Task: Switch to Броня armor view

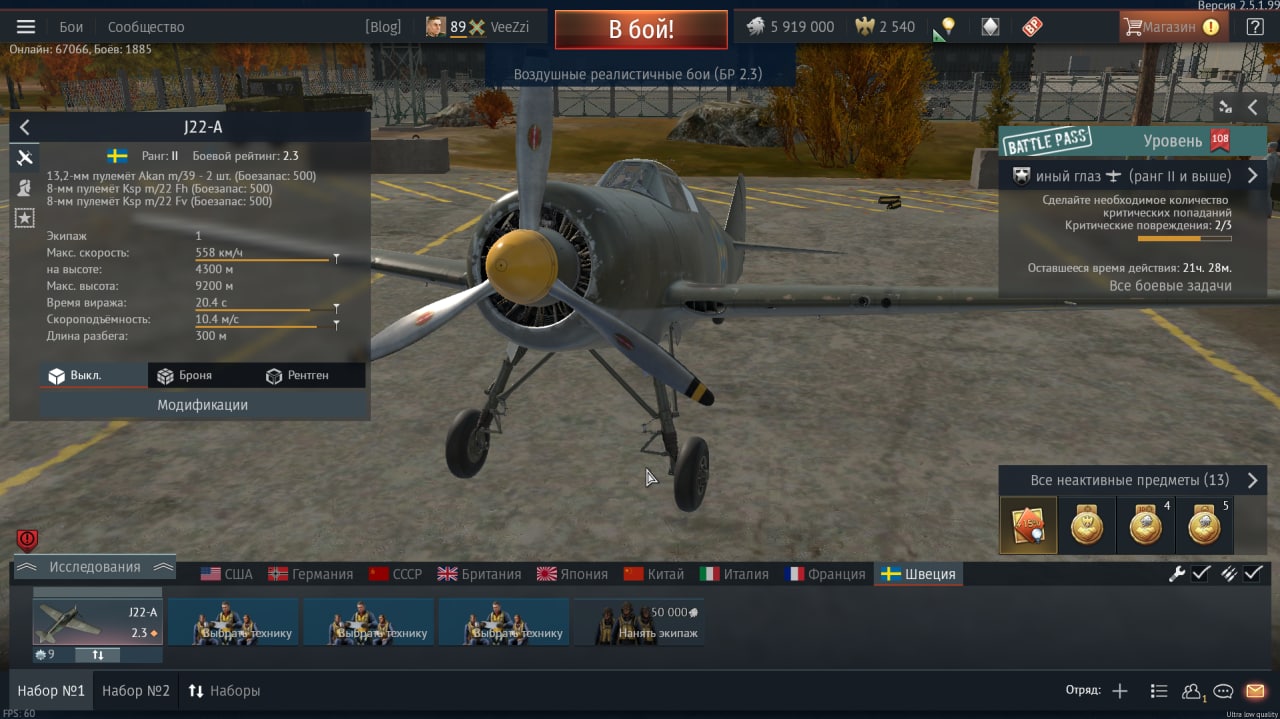Action: tap(184, 375)
